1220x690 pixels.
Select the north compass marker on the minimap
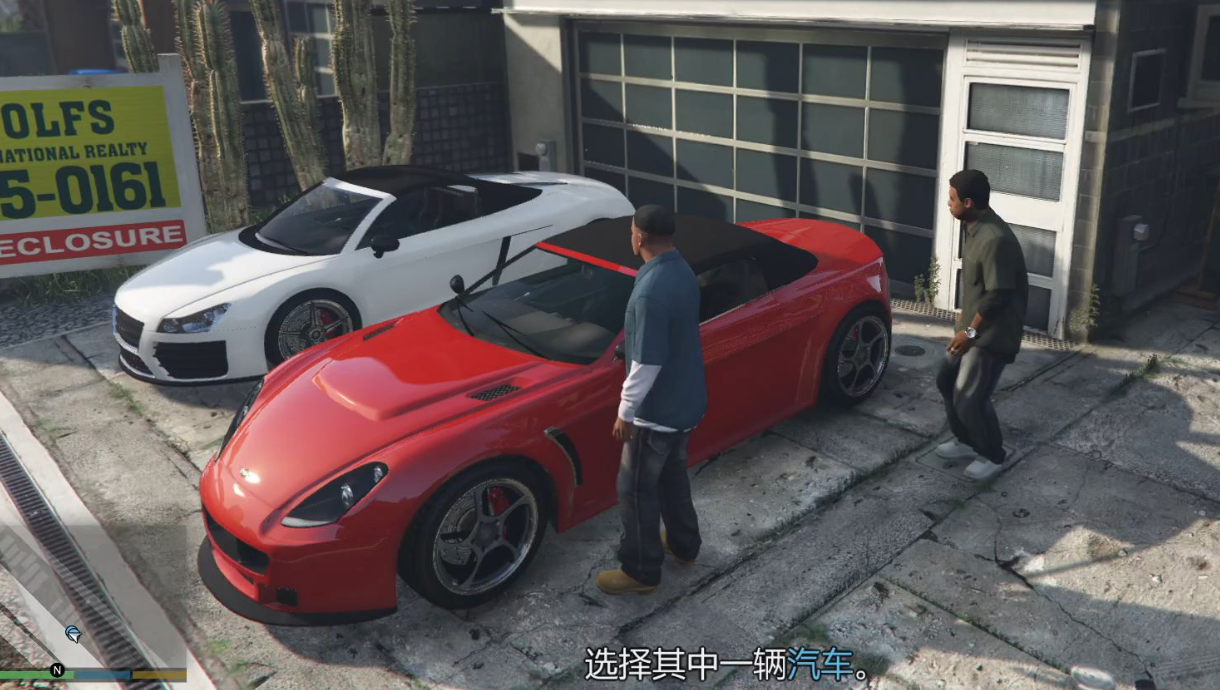click(x=57, y=670)
